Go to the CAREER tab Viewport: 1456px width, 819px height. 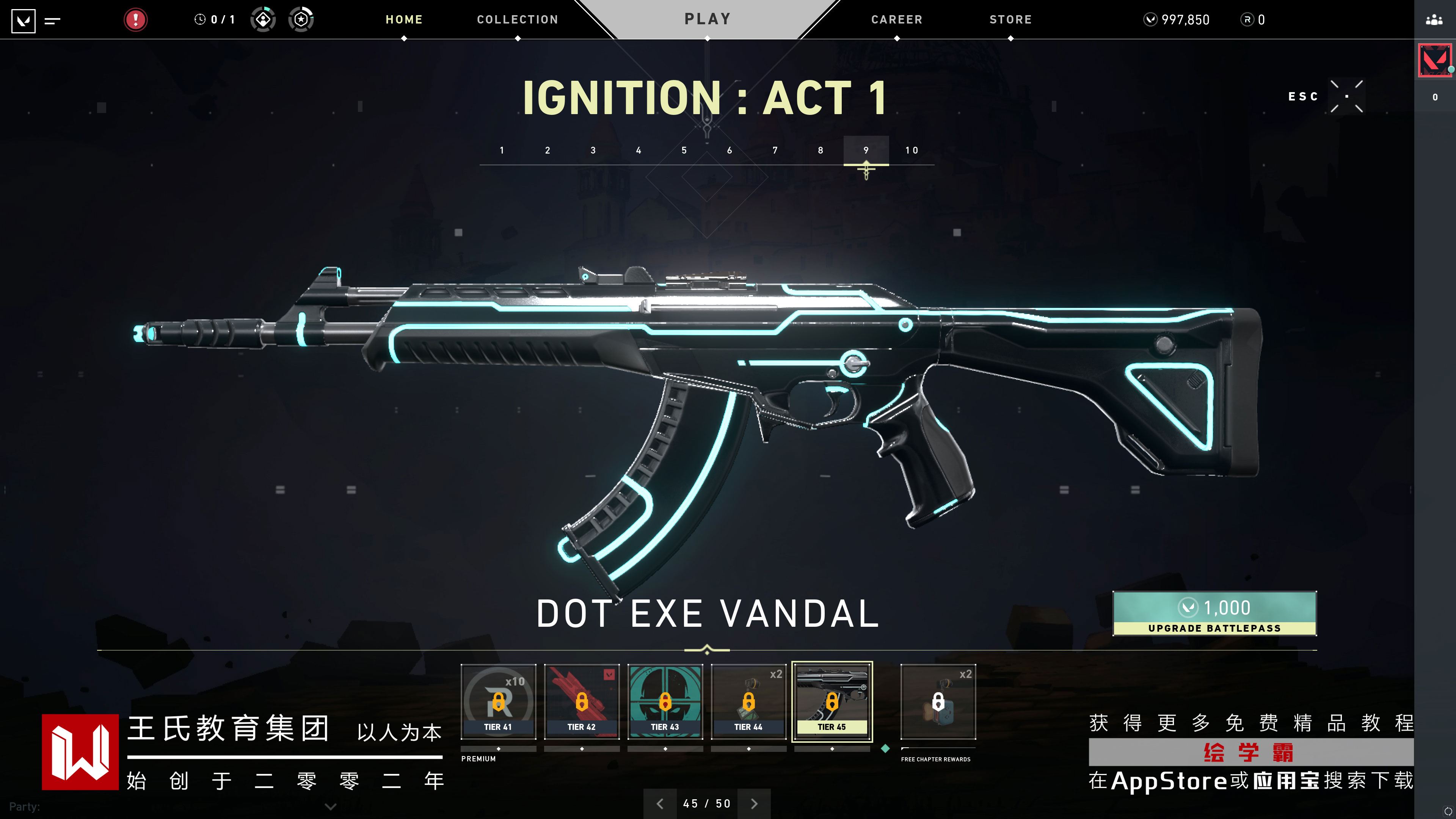896,20
